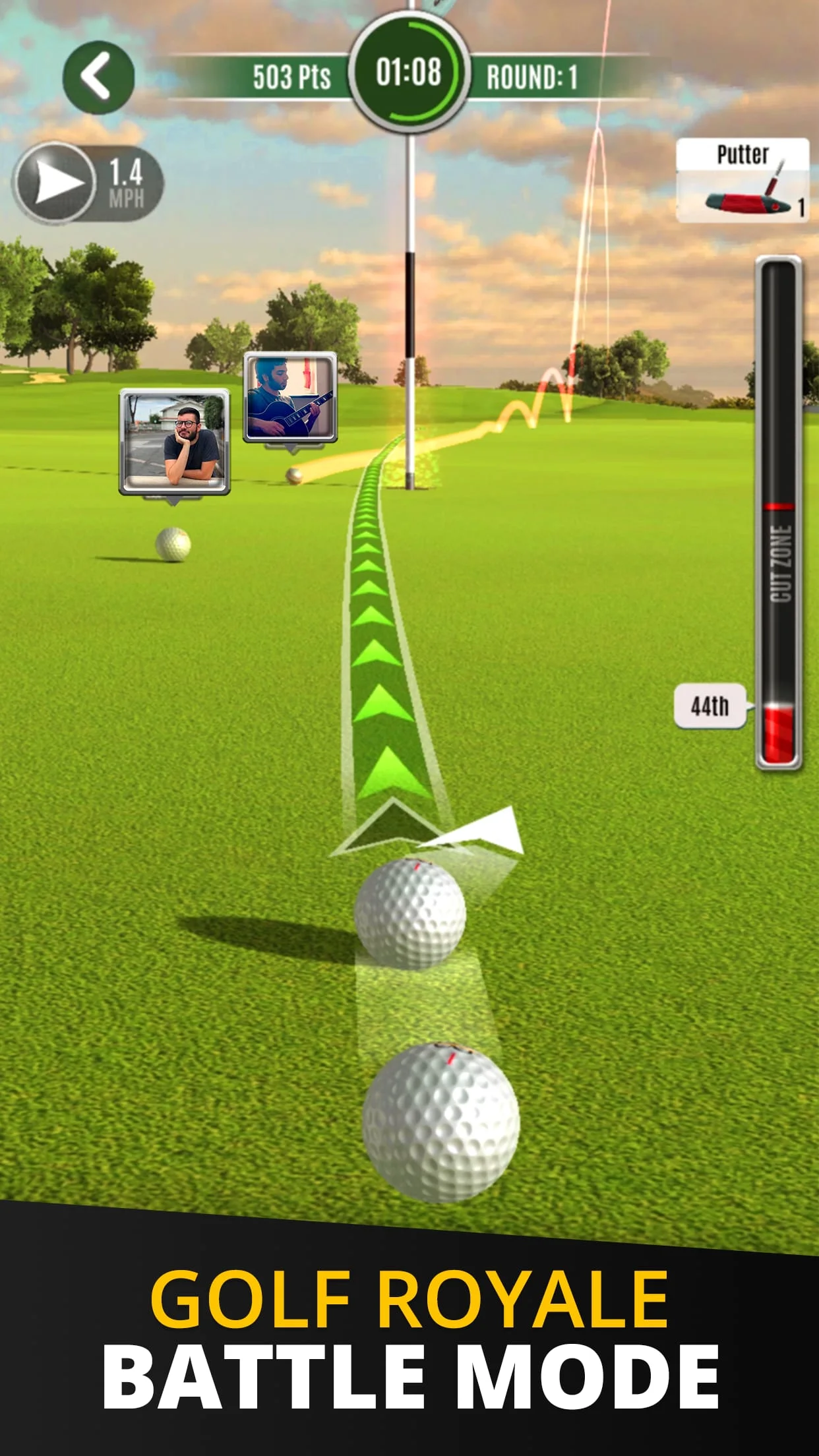Tap the green back arrow button

click(98, 77)
